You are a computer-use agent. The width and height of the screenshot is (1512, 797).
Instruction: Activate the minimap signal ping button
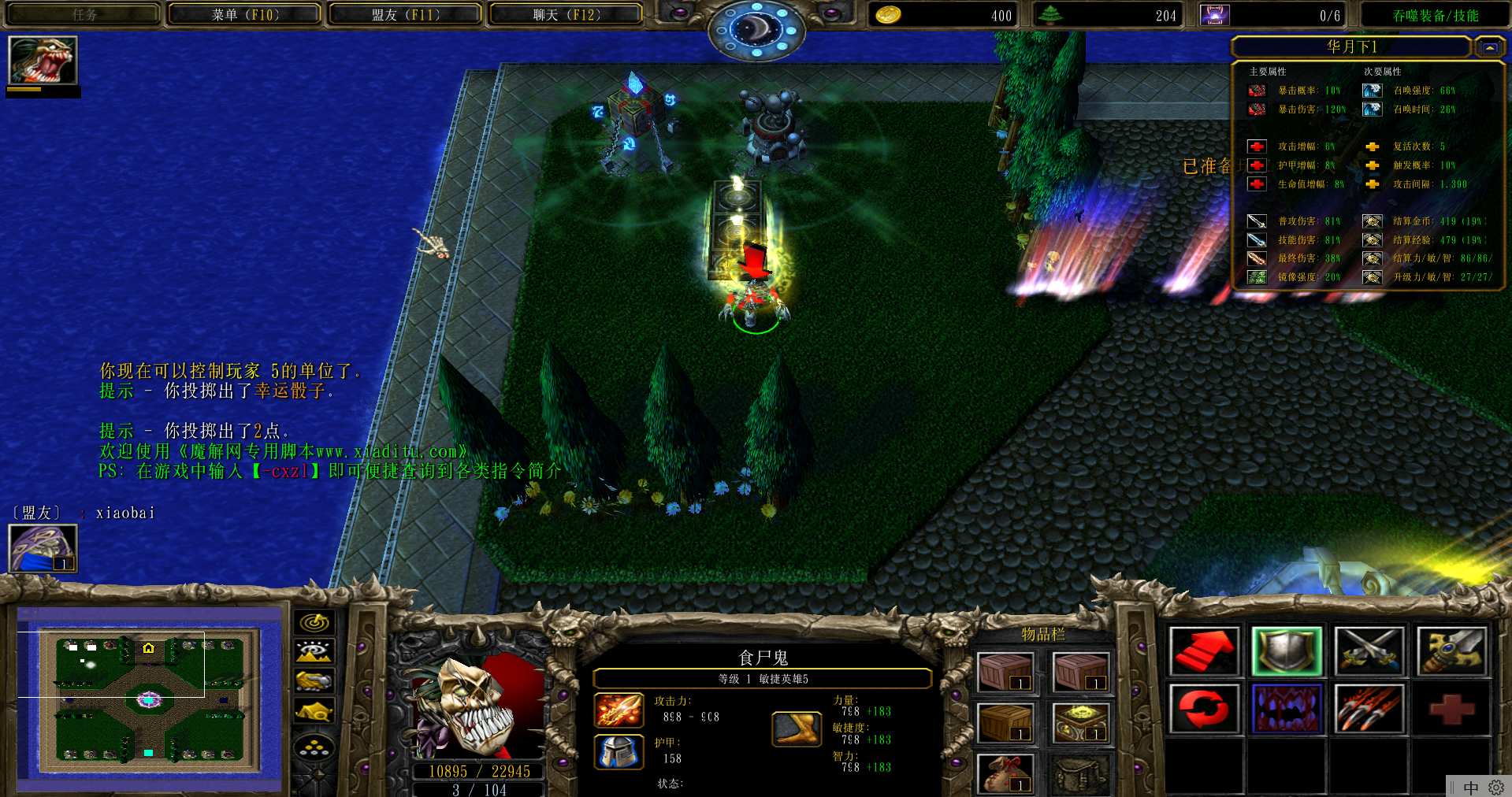point(314,622)
